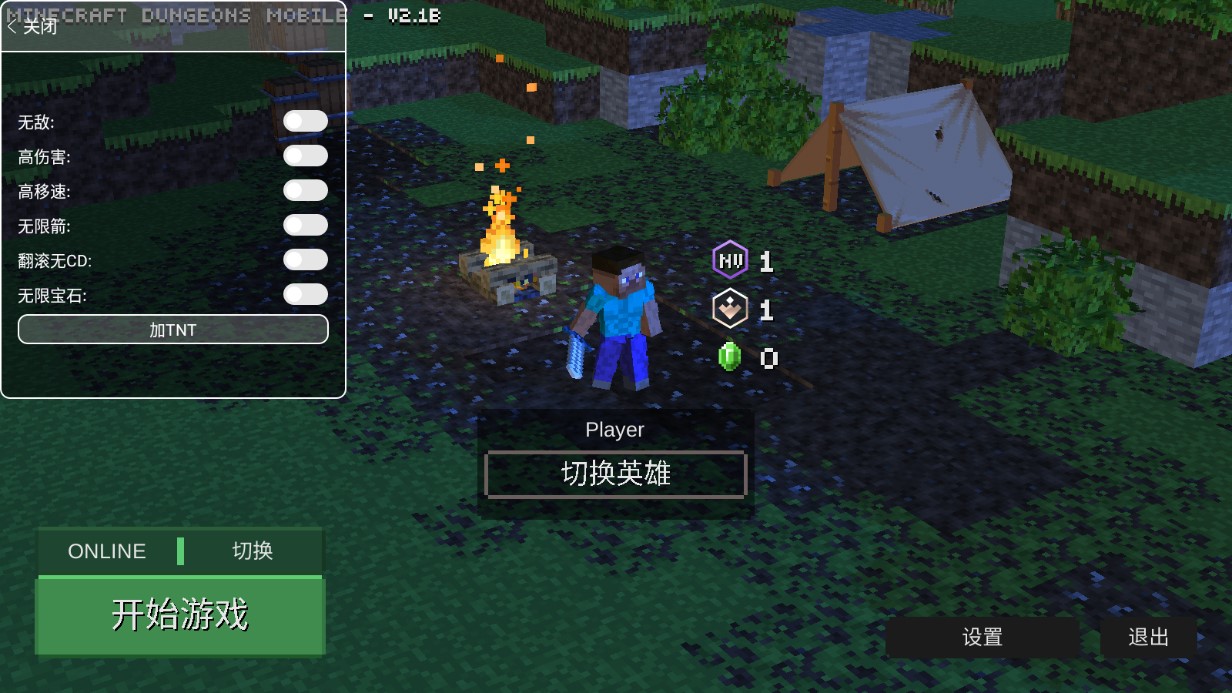Close the cheat panel with 关闭
This screenshot has height=693, width=1232.
click(x=33, y=27)
